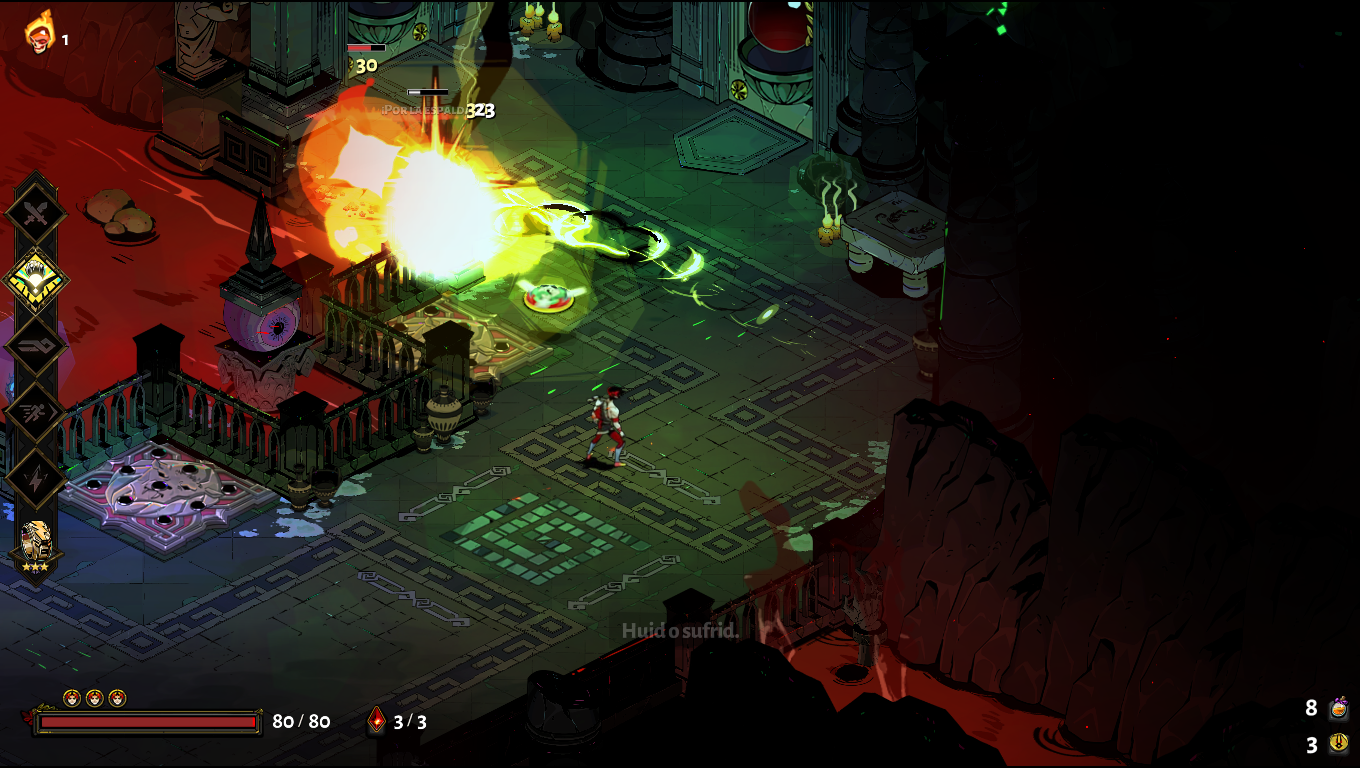Select the crossed swords Attack boon slot
The image size is (1360, 768).
36,212
